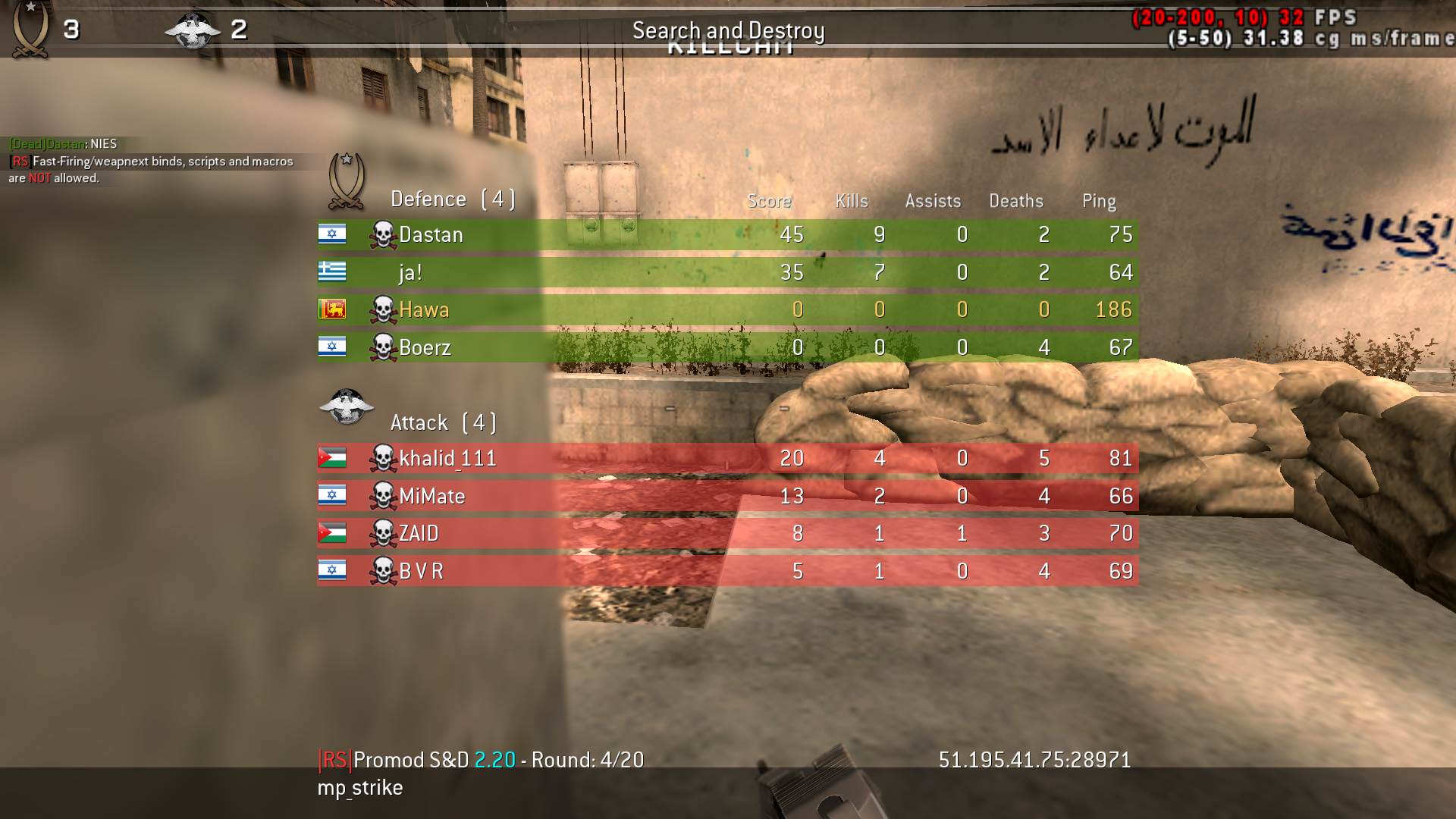The height and width of the screenshot is (819, 1456).
Task: Click the server address 51.195.41.75:28971
Action: tap(1034, 759)
